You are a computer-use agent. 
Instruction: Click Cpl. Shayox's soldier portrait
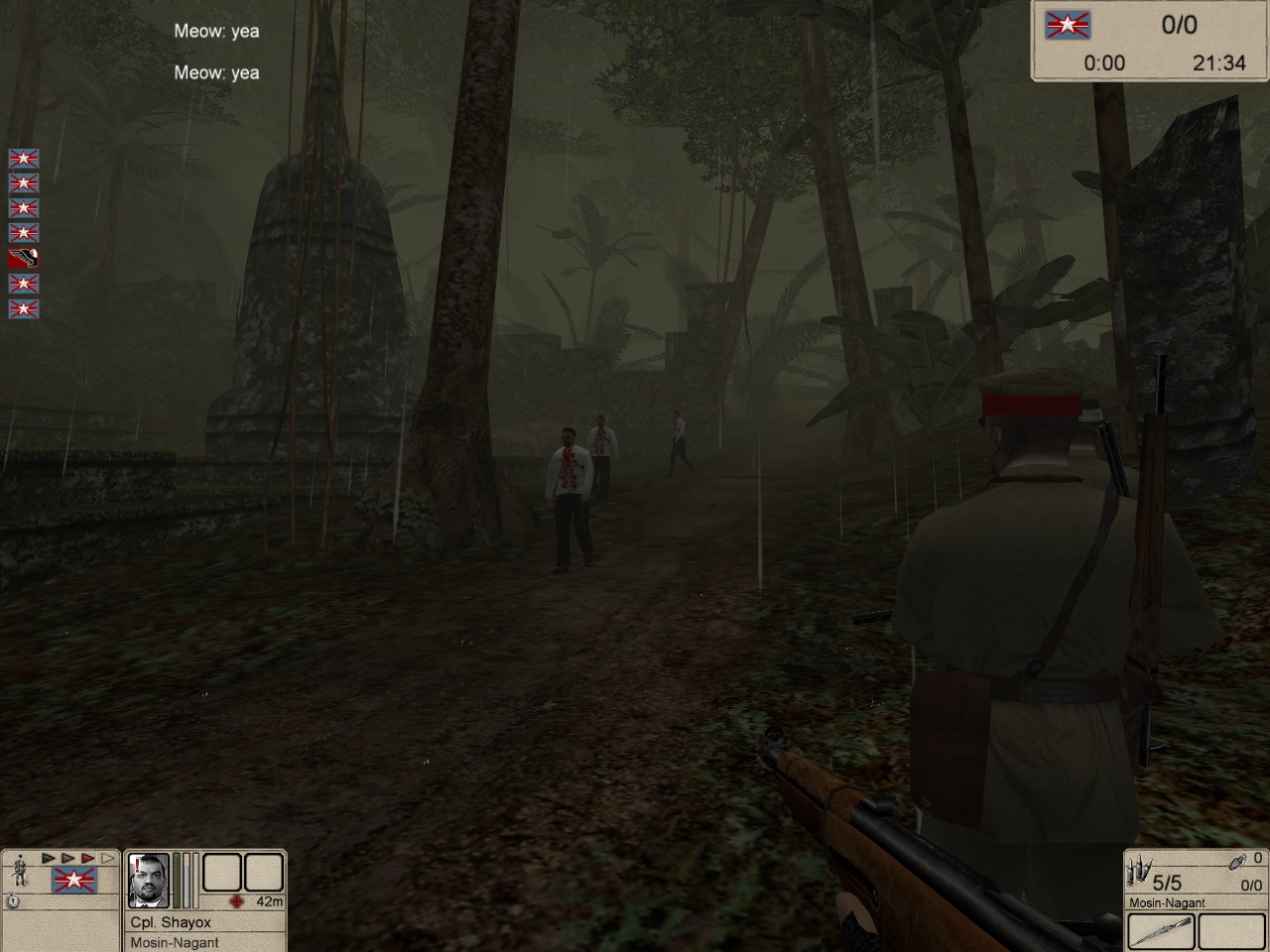pos(149,880)
